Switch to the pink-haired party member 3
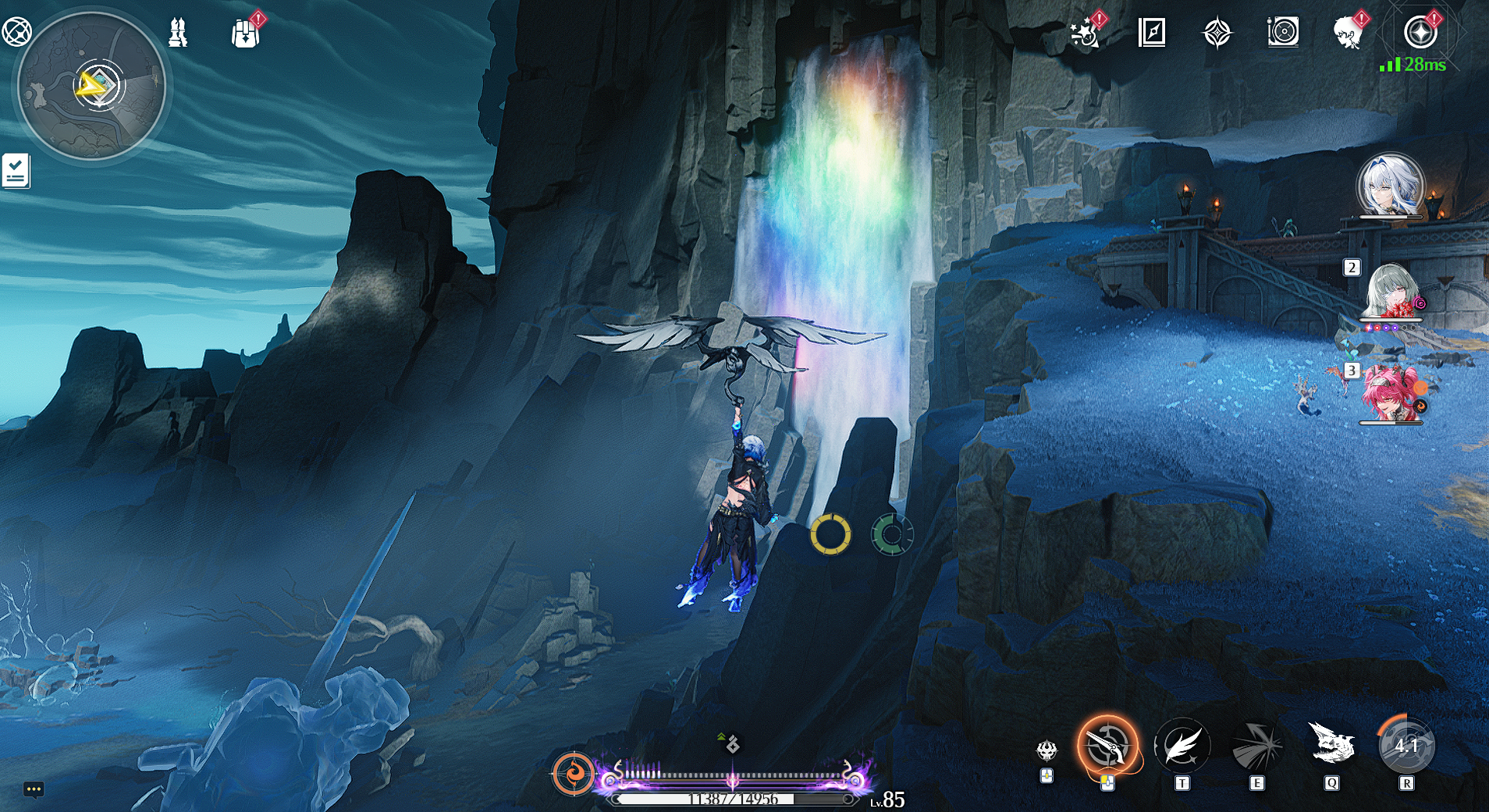 tap(1392, 394)
